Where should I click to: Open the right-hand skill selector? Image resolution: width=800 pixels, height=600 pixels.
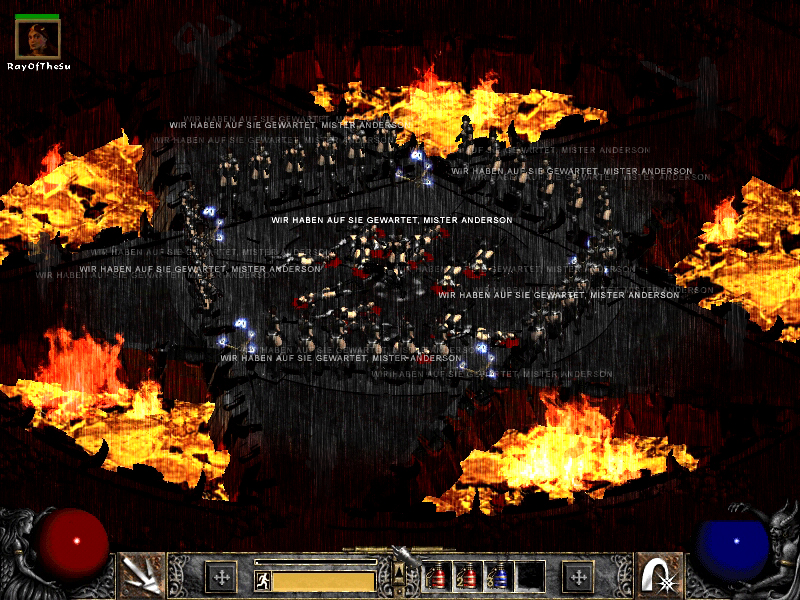658,575
